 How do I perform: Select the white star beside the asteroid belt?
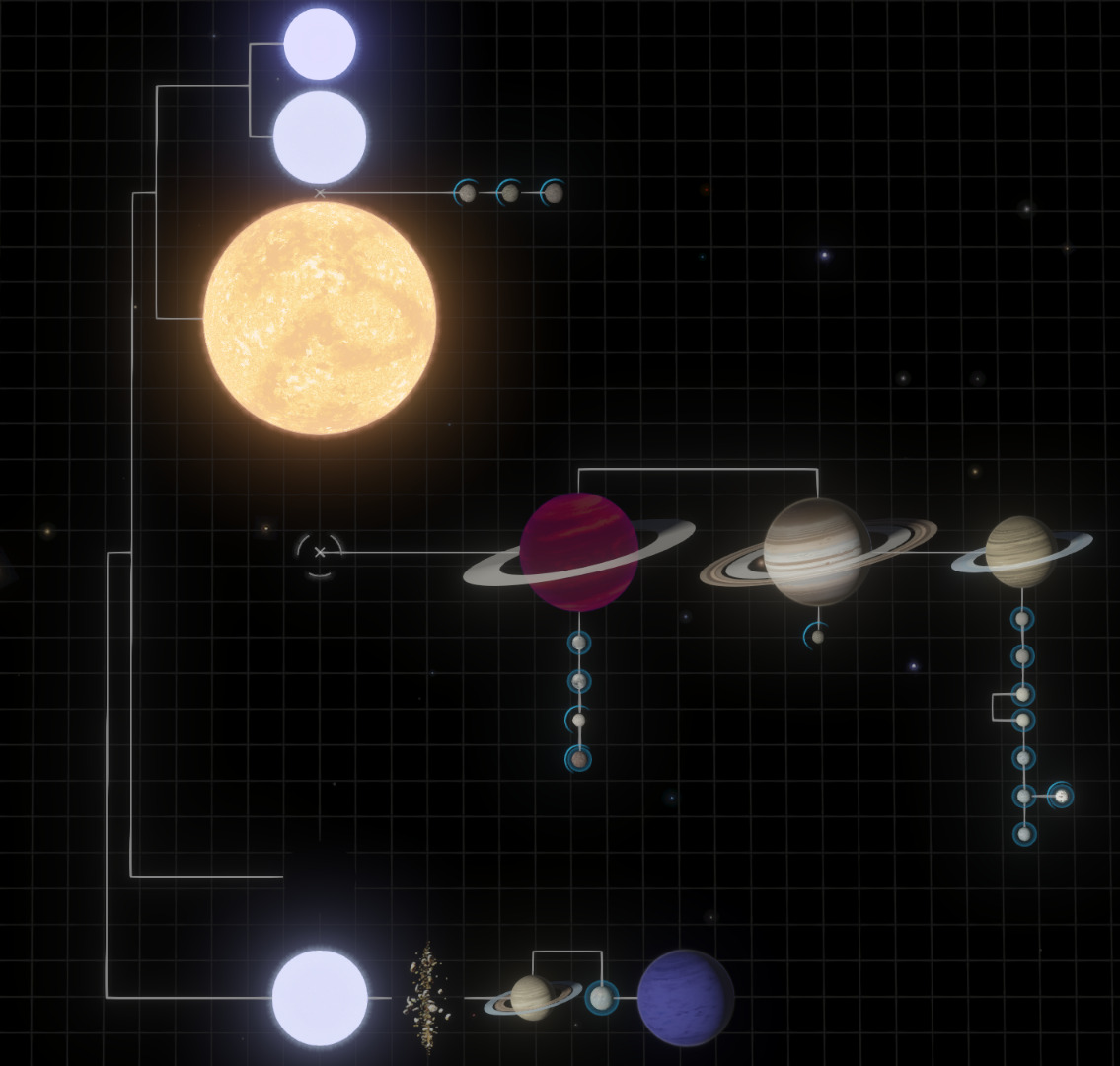(320, 998)
